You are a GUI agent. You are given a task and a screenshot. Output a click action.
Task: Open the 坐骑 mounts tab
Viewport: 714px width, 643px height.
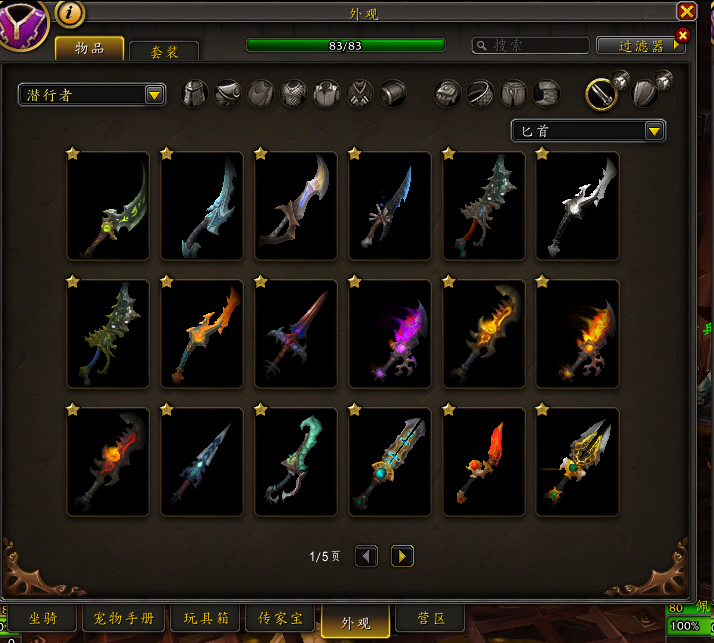tap(41, 619)
